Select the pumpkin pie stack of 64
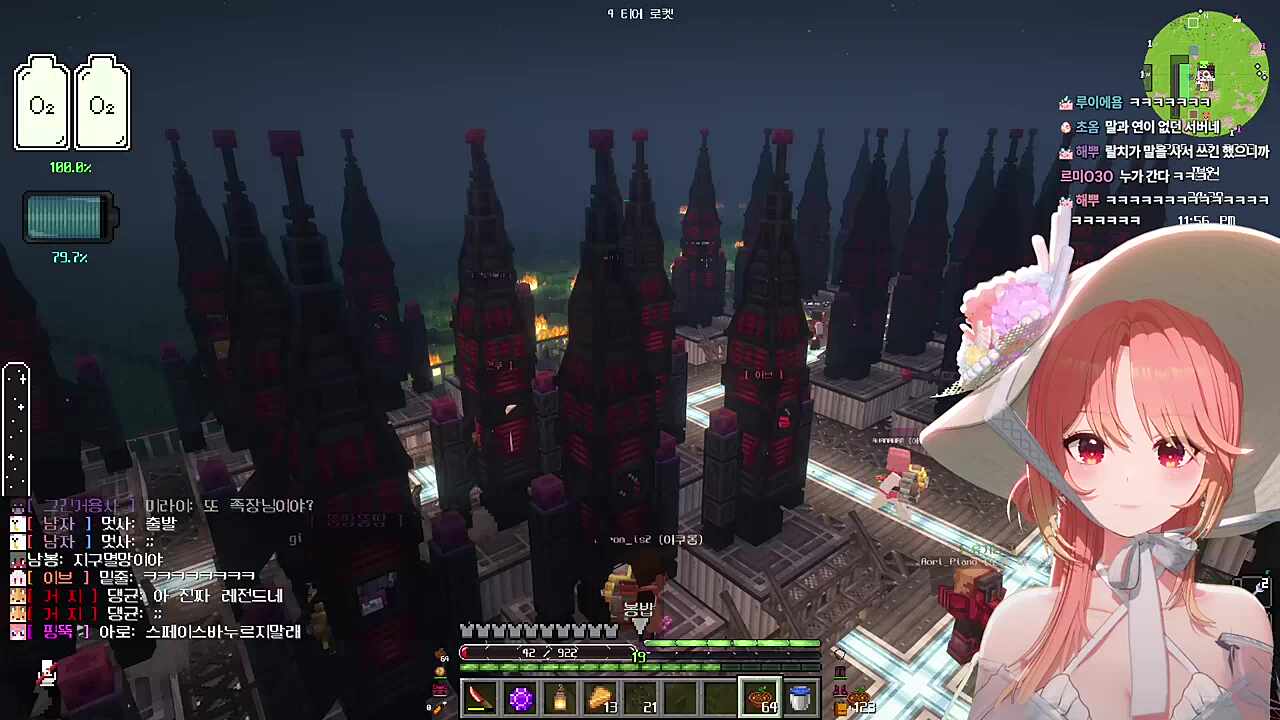Viewport: 1280px width, 720px height. pos(760,698)
